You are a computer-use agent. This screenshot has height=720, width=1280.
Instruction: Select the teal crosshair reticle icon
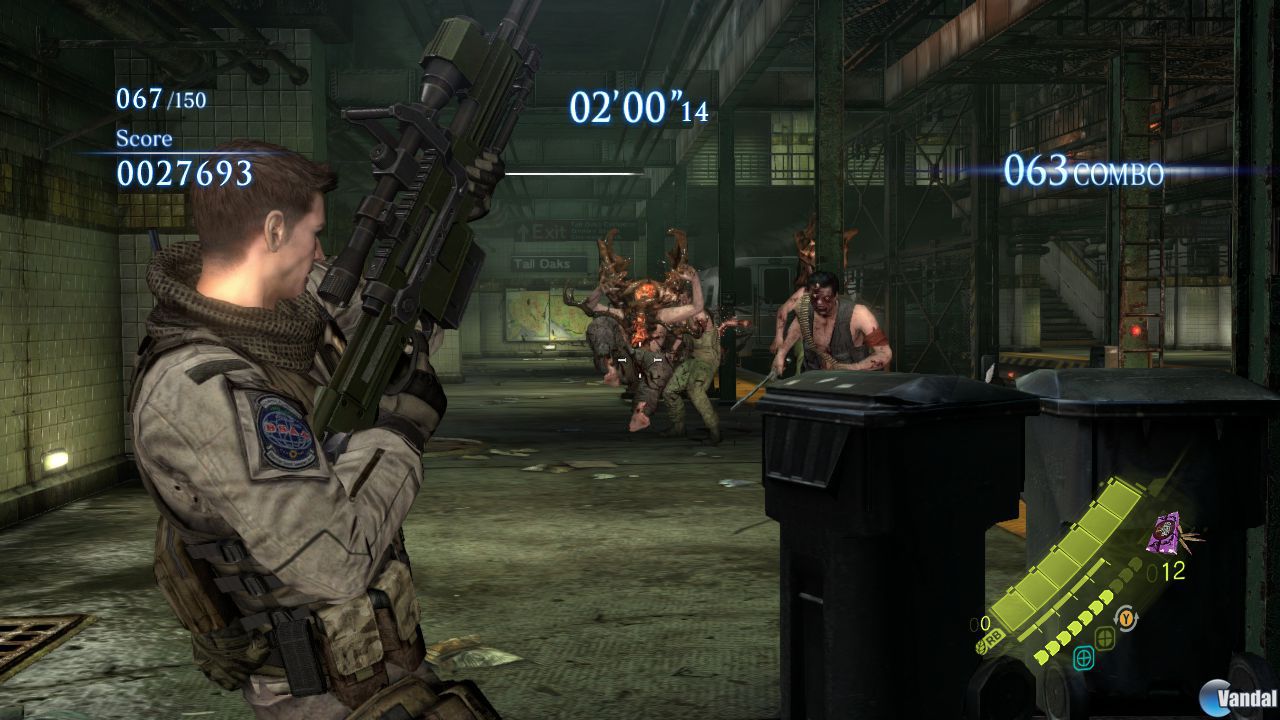[1084, 658]
